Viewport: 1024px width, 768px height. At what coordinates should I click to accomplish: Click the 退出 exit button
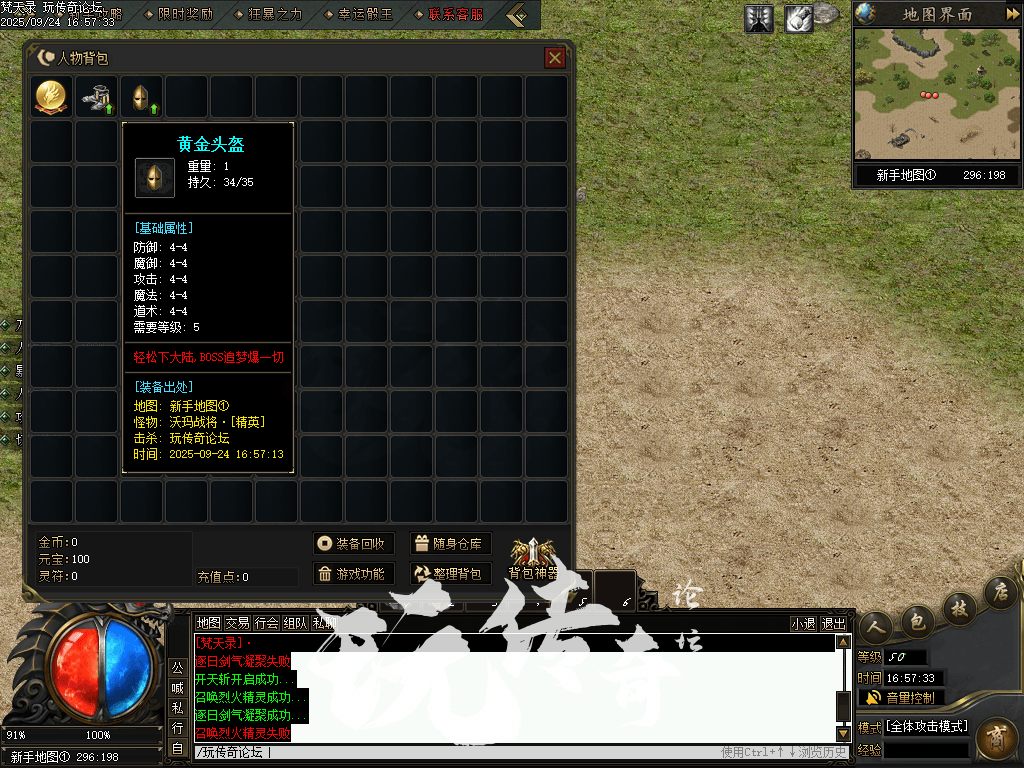point(833,623)
